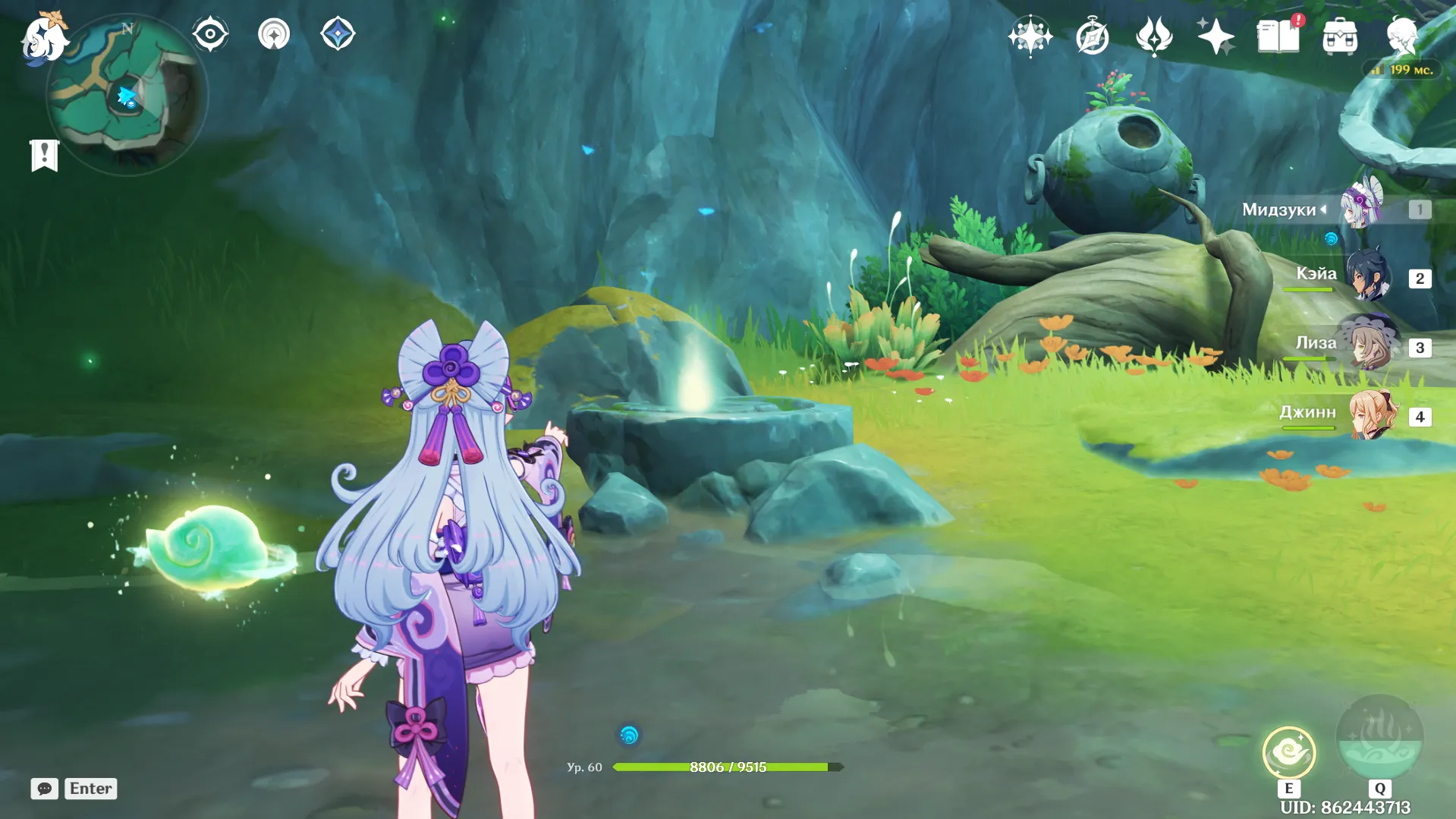
Task: Open the Adventurer Handbook compass icon
Action: 1092,36
